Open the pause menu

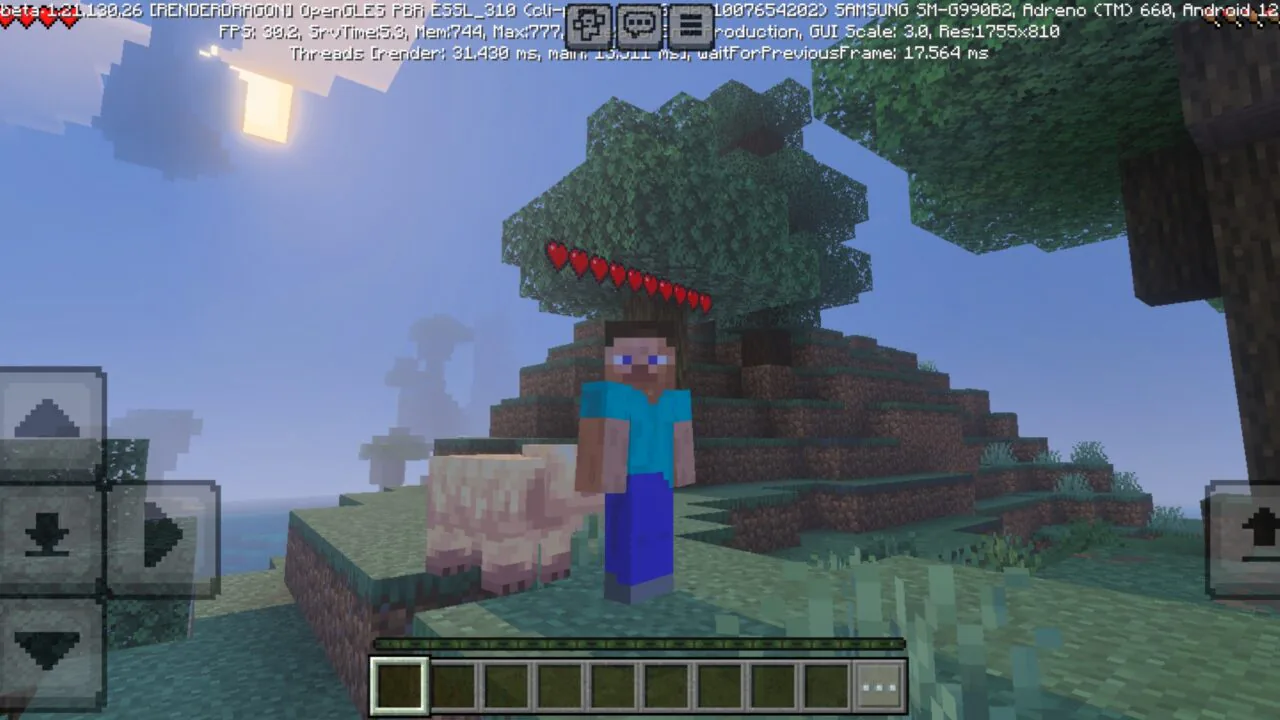coord(690,25)
